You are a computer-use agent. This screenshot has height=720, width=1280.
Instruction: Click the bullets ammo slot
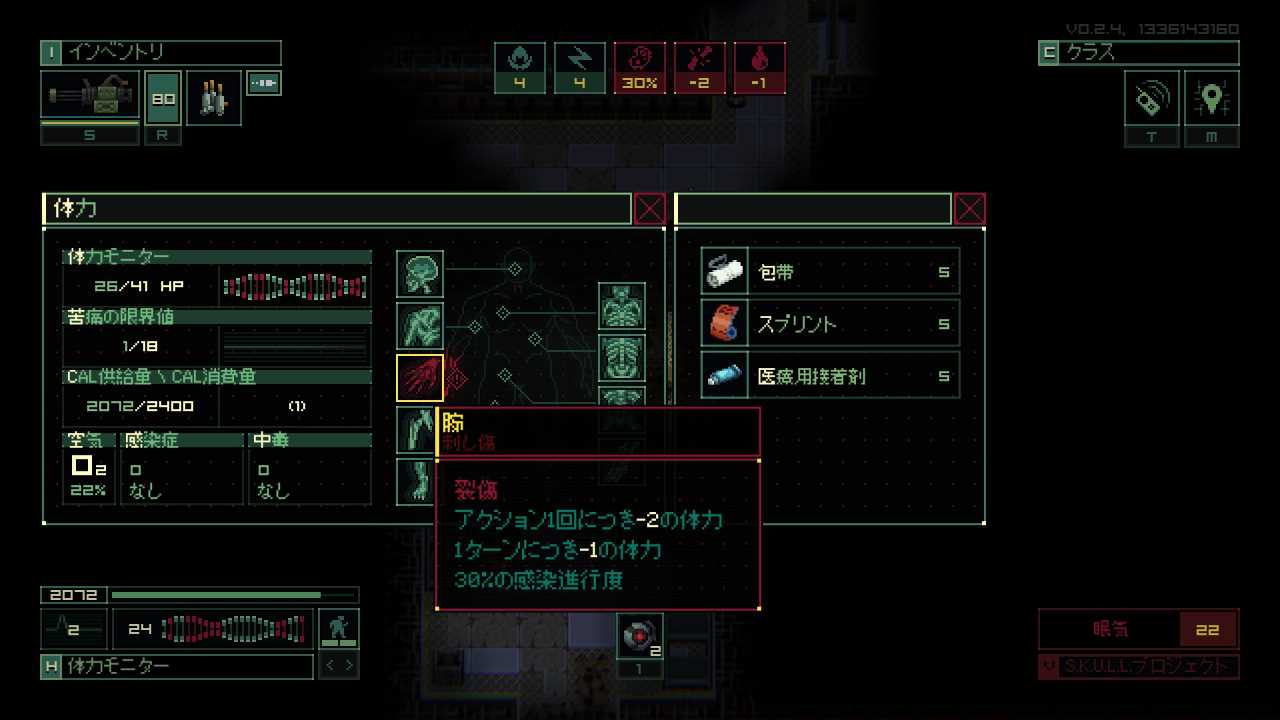(x=213, y=97)
